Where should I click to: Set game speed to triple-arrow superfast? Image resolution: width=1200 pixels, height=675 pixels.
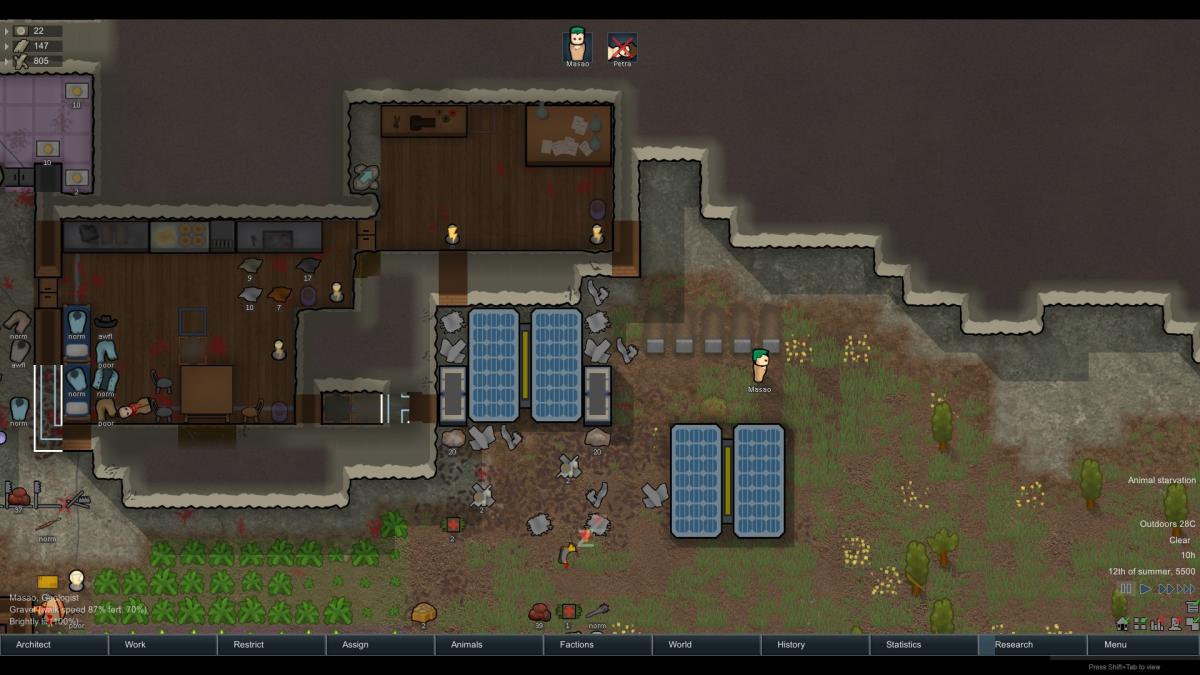tap(1186, 589)
